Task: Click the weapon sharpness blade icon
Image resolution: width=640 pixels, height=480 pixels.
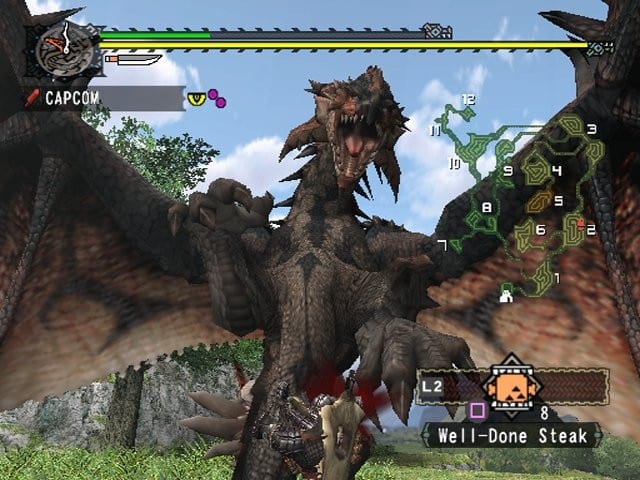Action: [x=132, y=60]
